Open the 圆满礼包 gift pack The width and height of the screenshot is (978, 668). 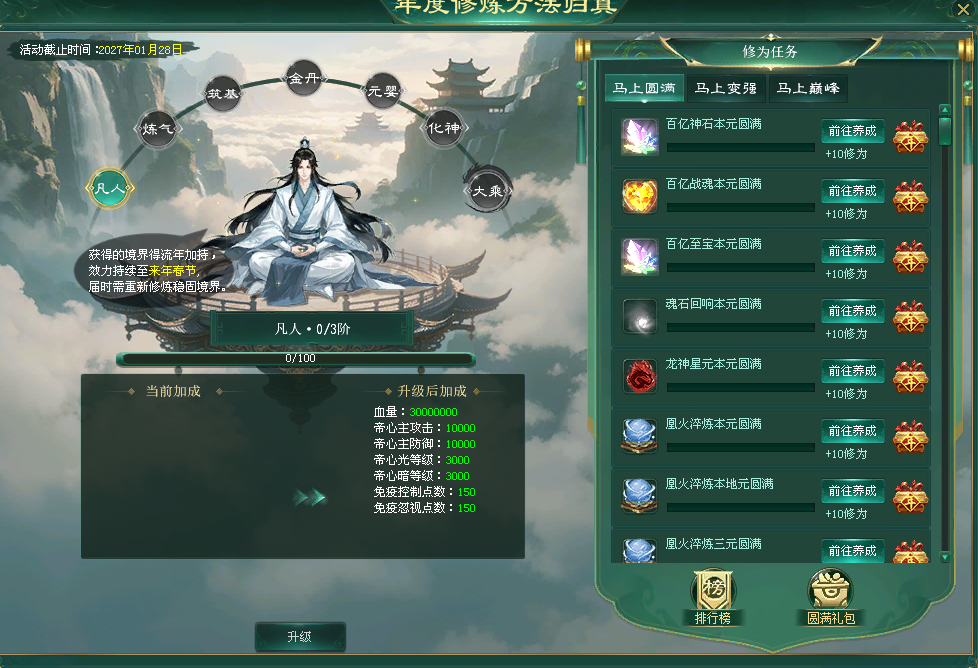coord(831,597)
